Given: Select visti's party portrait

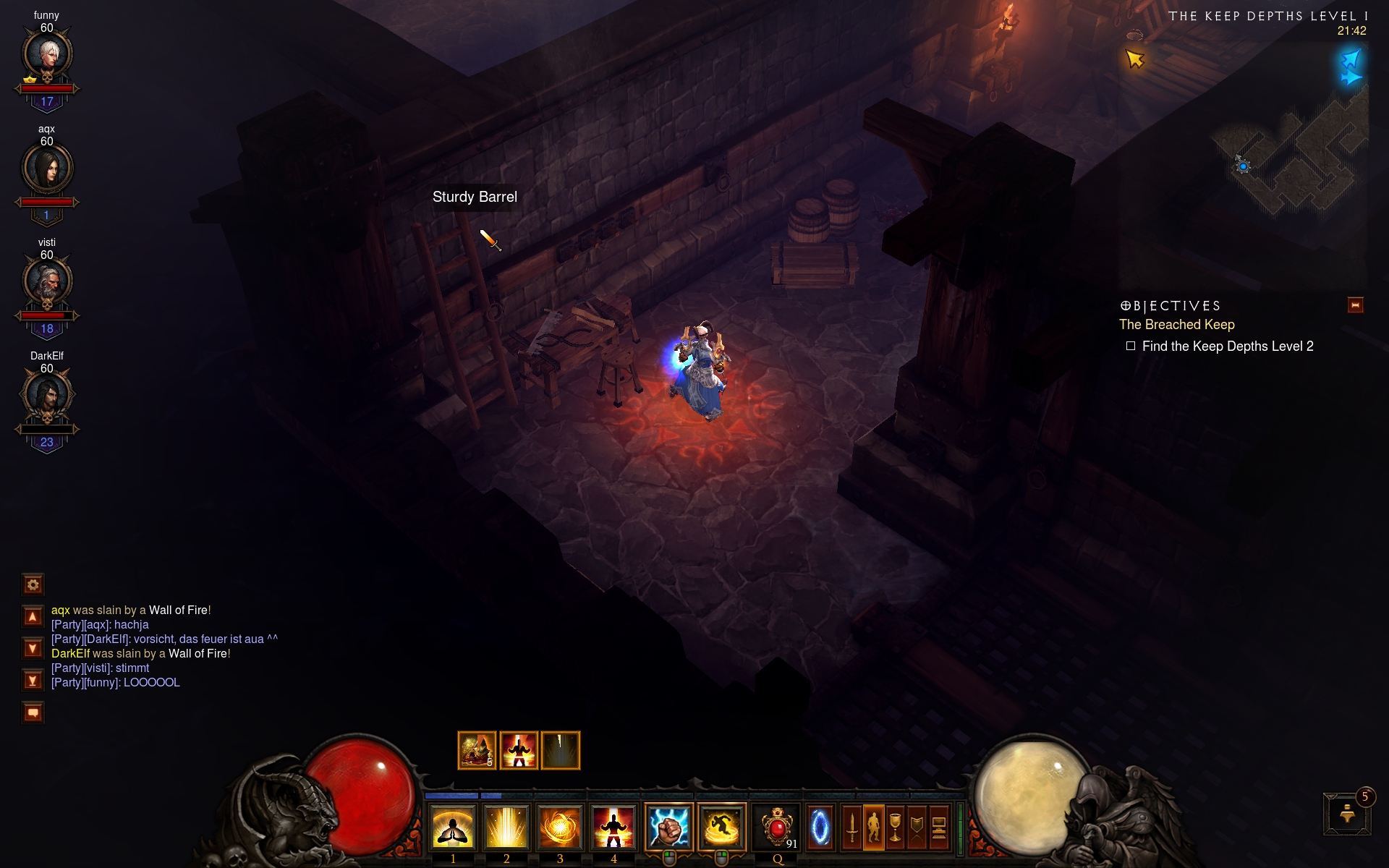Looking at the screenshot, I should (x=47, y=281).
